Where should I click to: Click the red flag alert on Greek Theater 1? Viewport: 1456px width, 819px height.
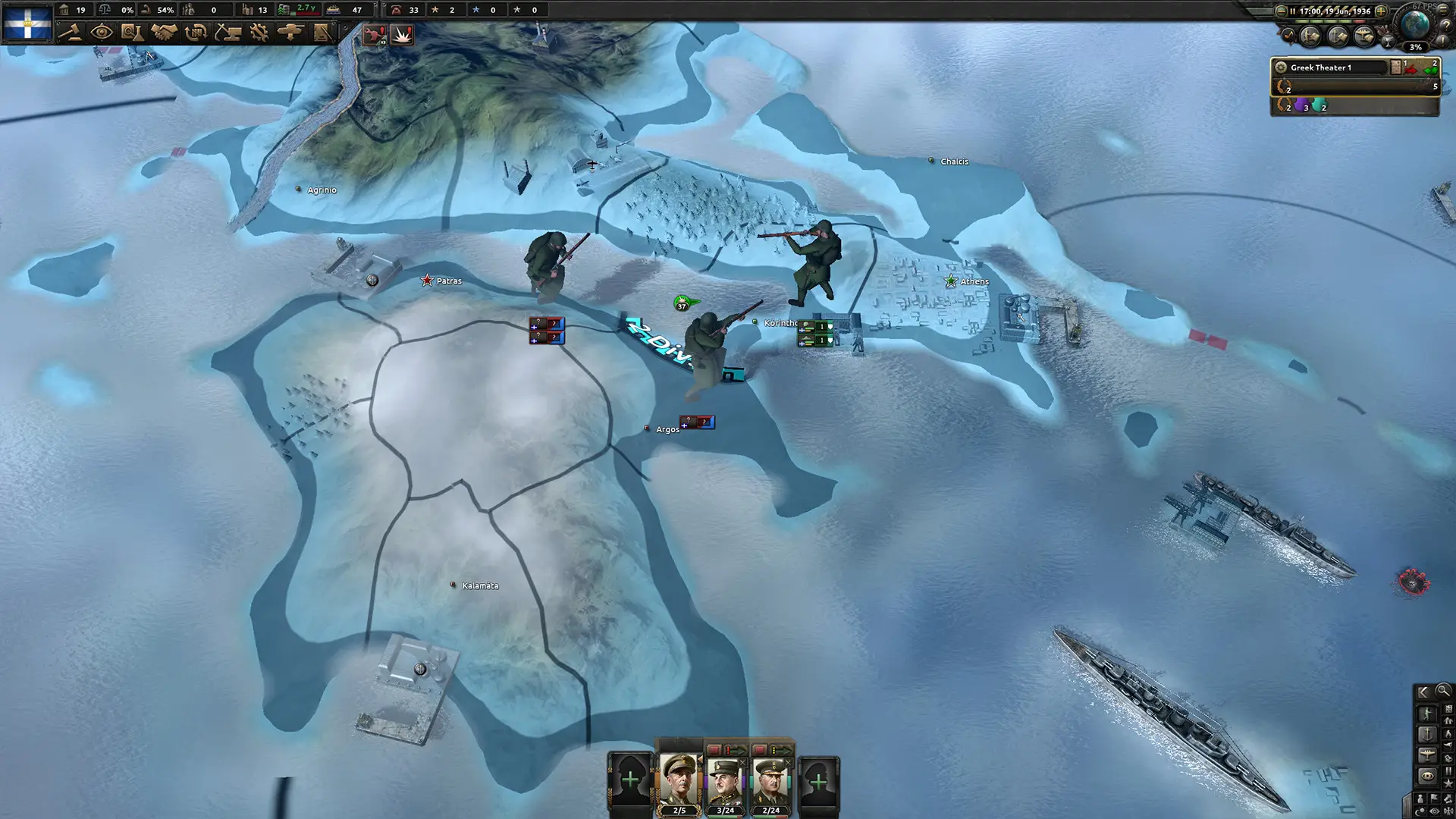(x=1411, y=69)
